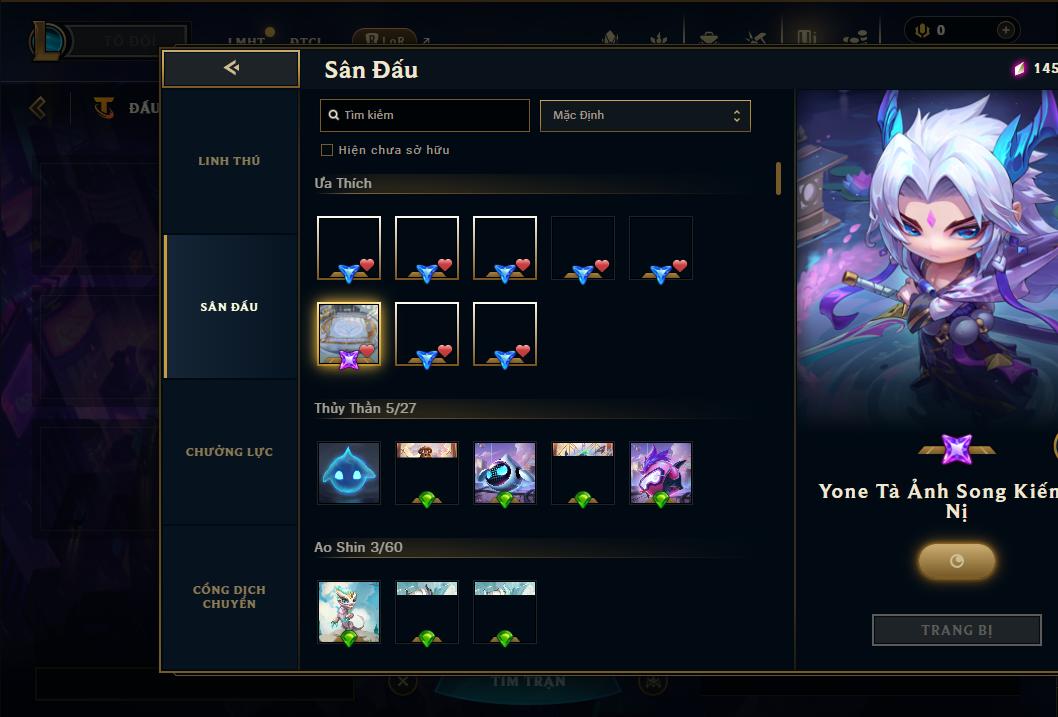Pick the purple goggles creature arena

tap(661, 472)
